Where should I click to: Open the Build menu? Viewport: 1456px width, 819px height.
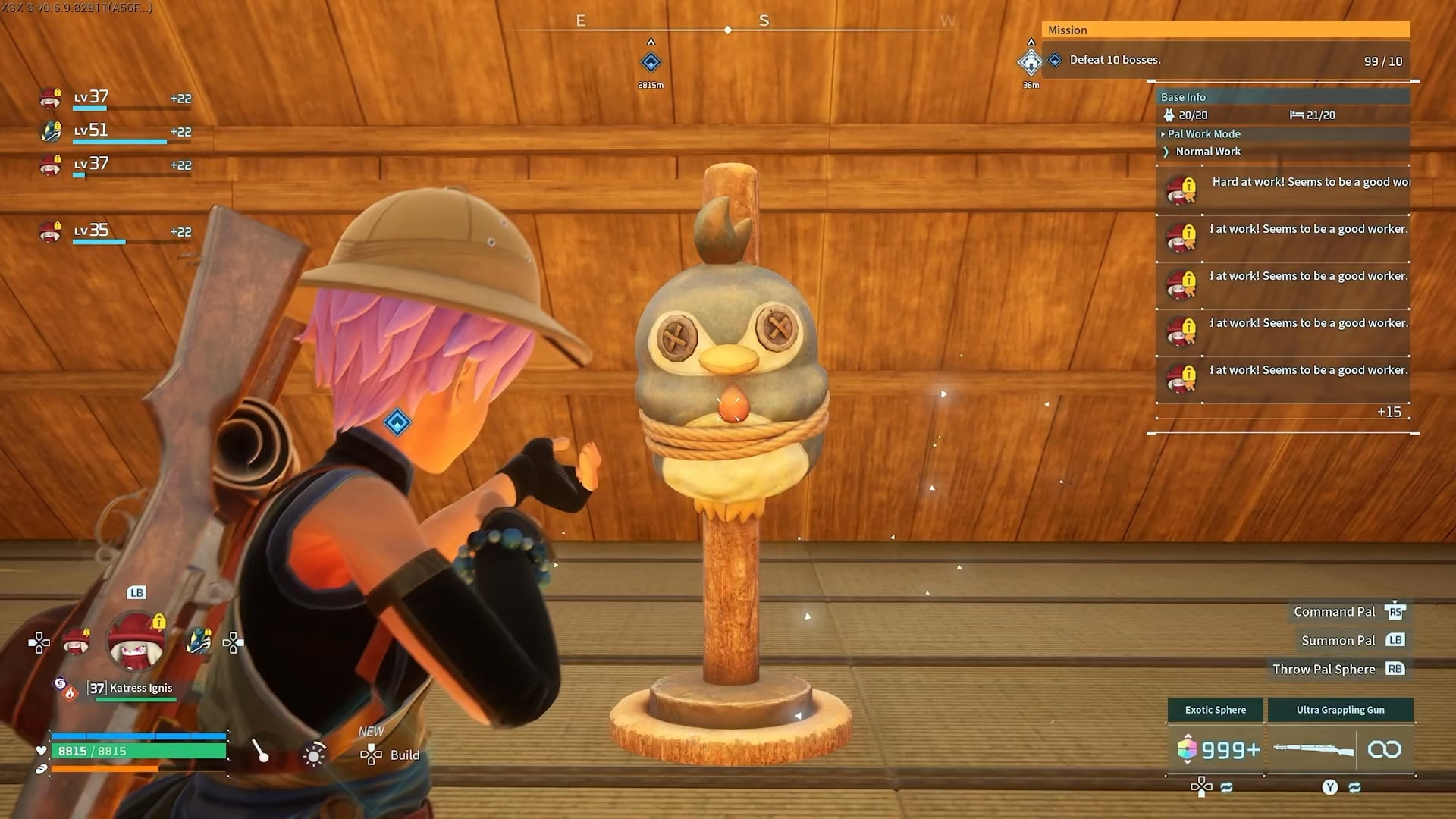(391, 755)
